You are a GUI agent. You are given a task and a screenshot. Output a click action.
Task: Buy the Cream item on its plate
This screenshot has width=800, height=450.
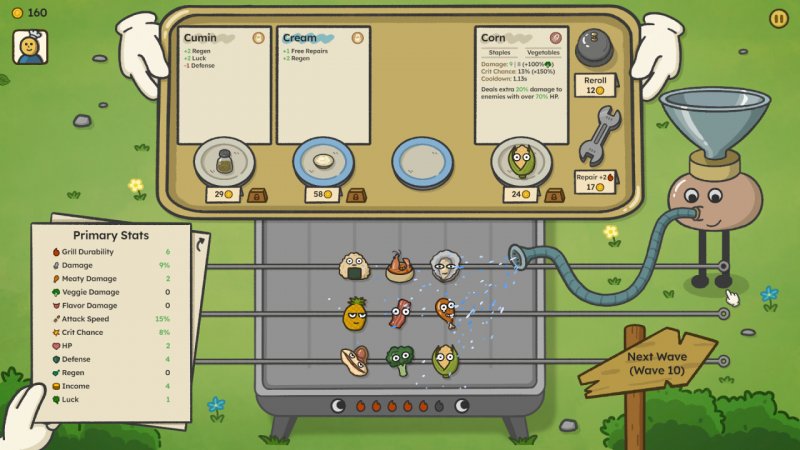(323, 161)
